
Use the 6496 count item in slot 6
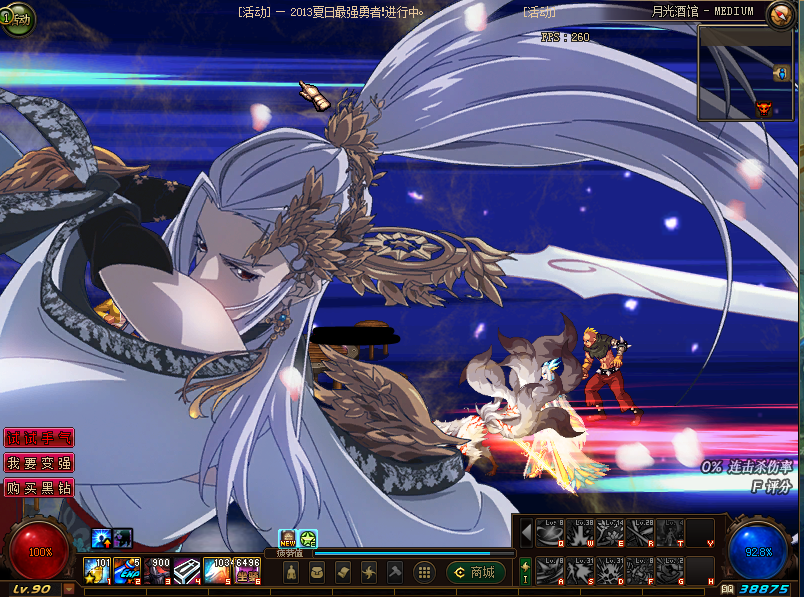pos(248,571)
